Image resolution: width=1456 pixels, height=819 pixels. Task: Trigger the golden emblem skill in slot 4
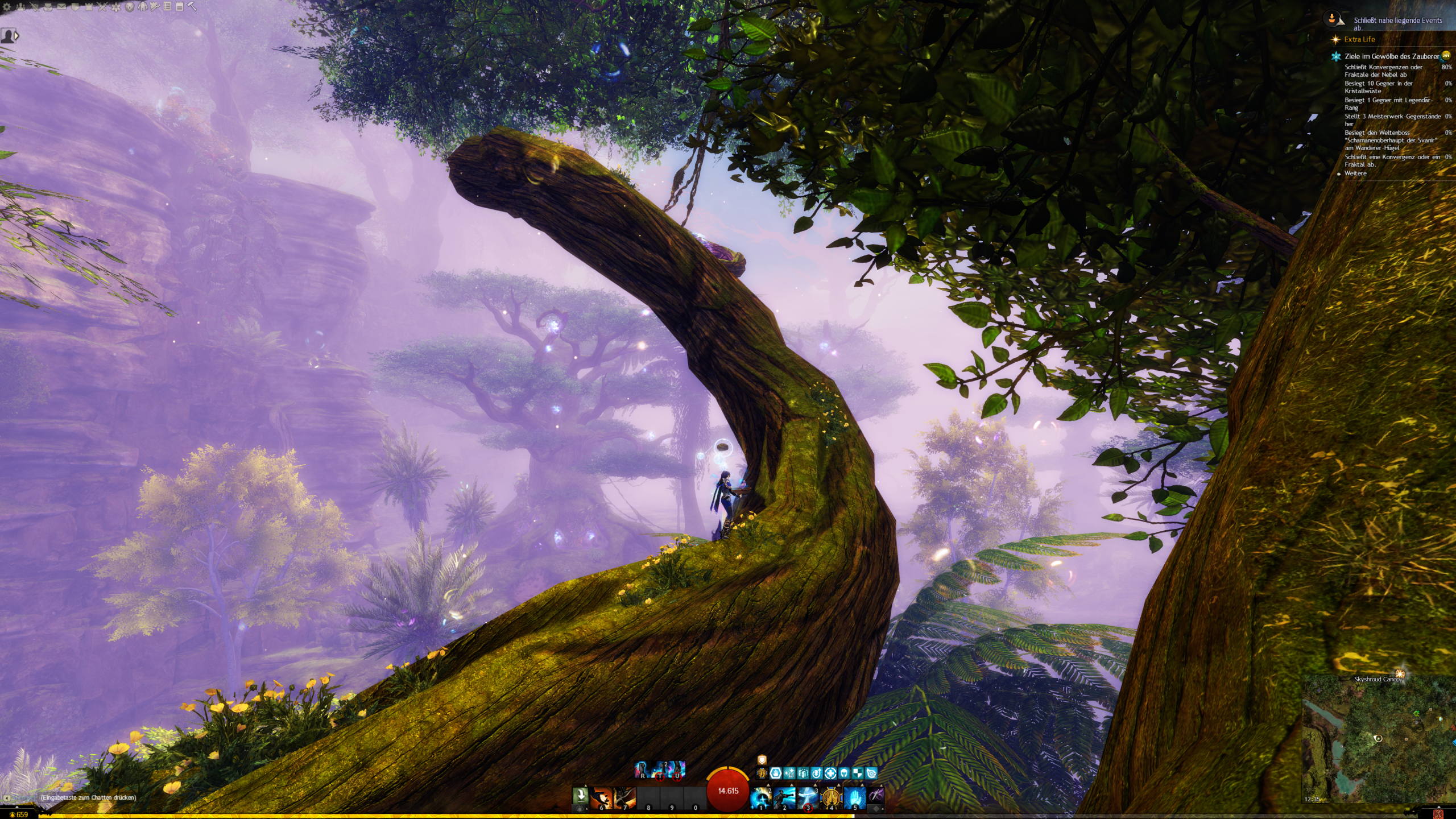pos(831,797)
